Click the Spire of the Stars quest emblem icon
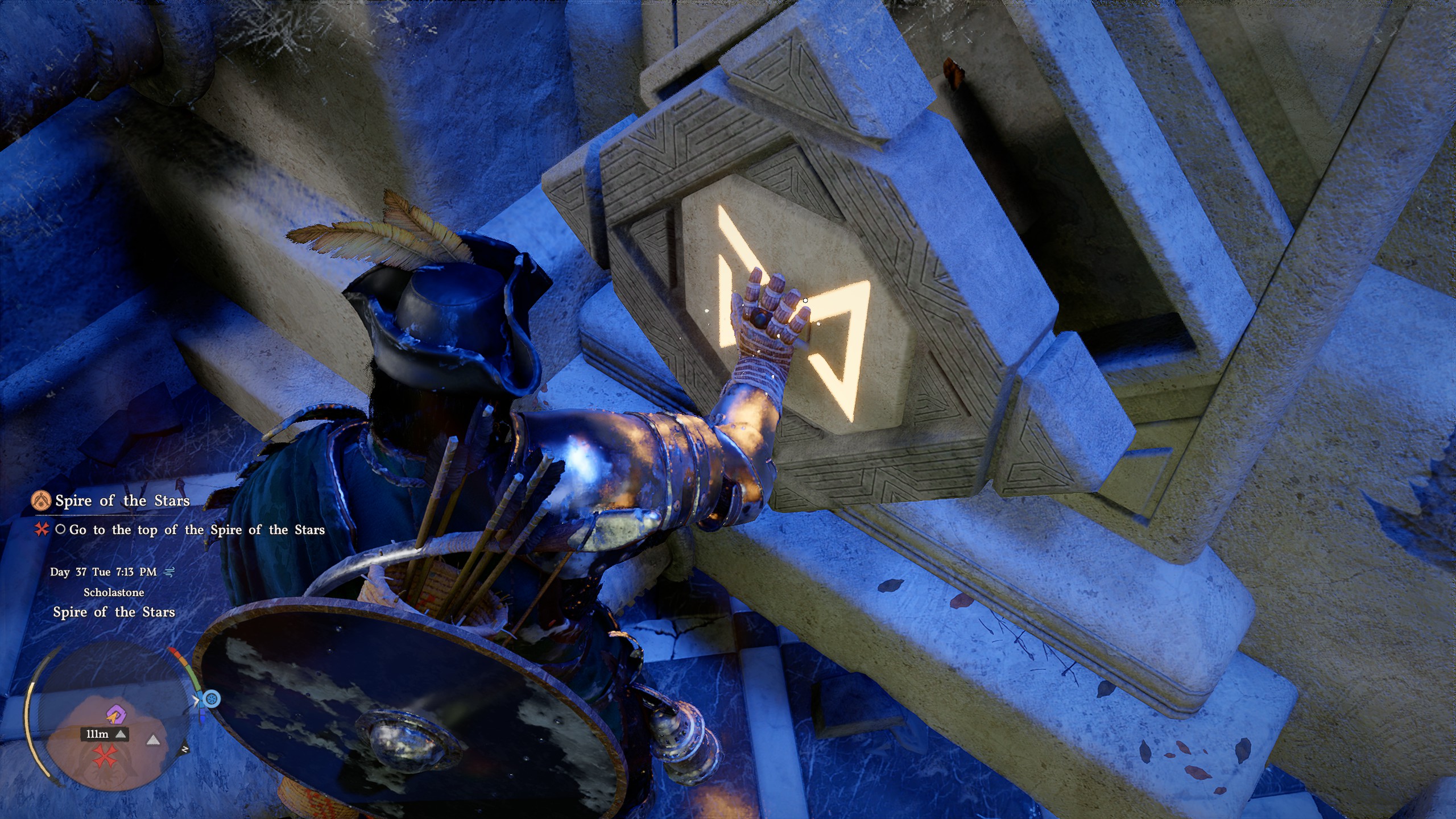Screen dimensions: 1456x819 (42, 502)
